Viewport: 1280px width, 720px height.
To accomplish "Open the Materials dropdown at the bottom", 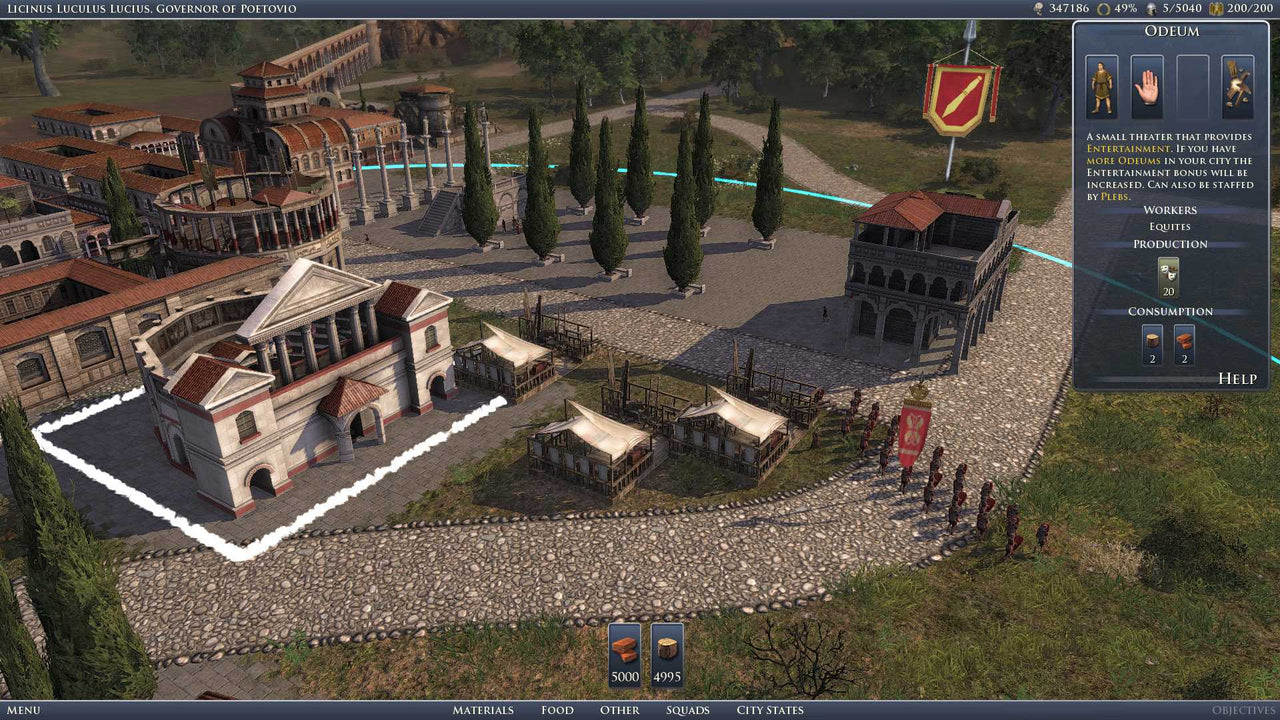I will click(x=487, y=710).
